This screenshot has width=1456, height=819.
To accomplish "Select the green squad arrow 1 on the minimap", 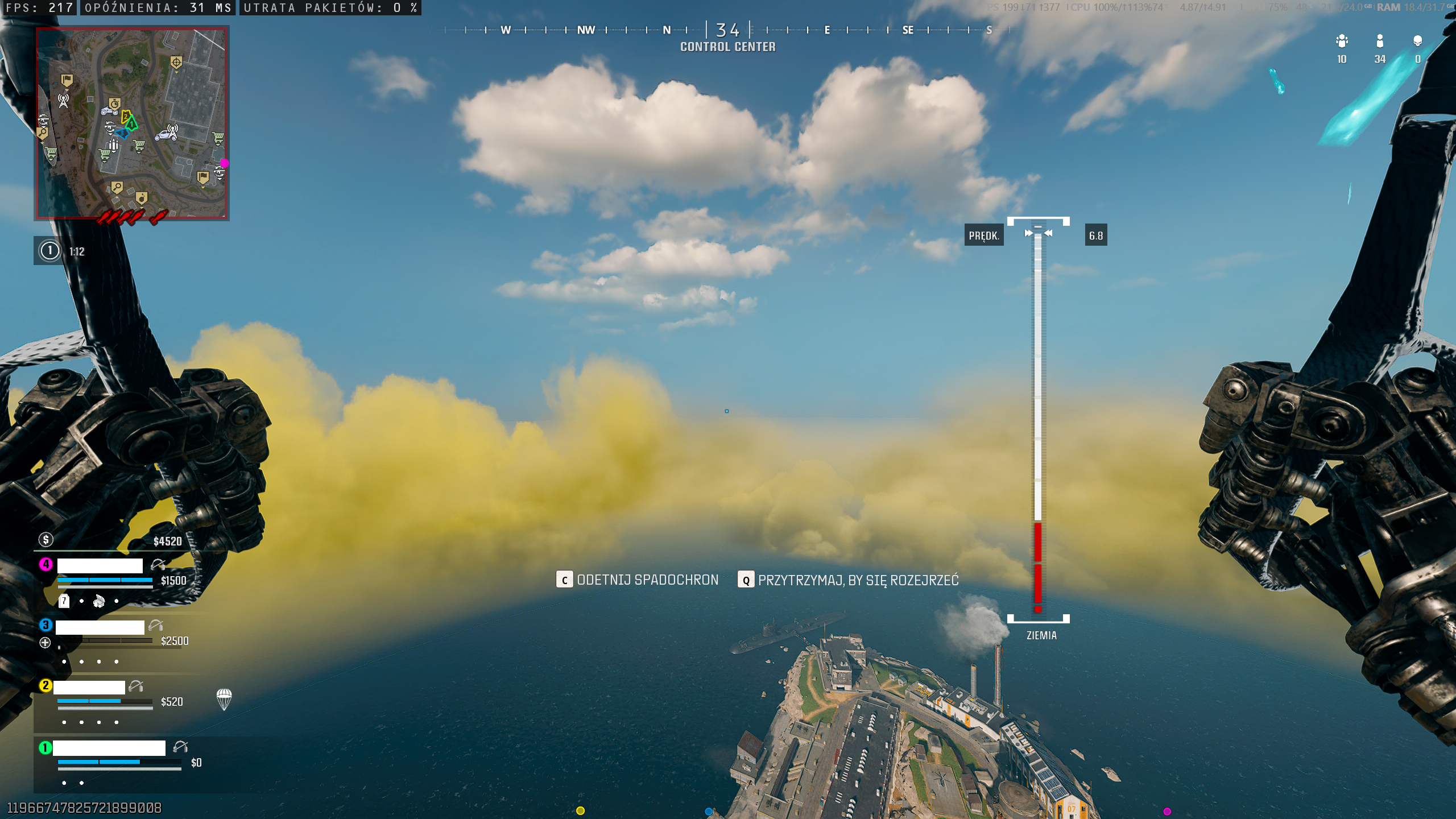I will pos(132,123).
